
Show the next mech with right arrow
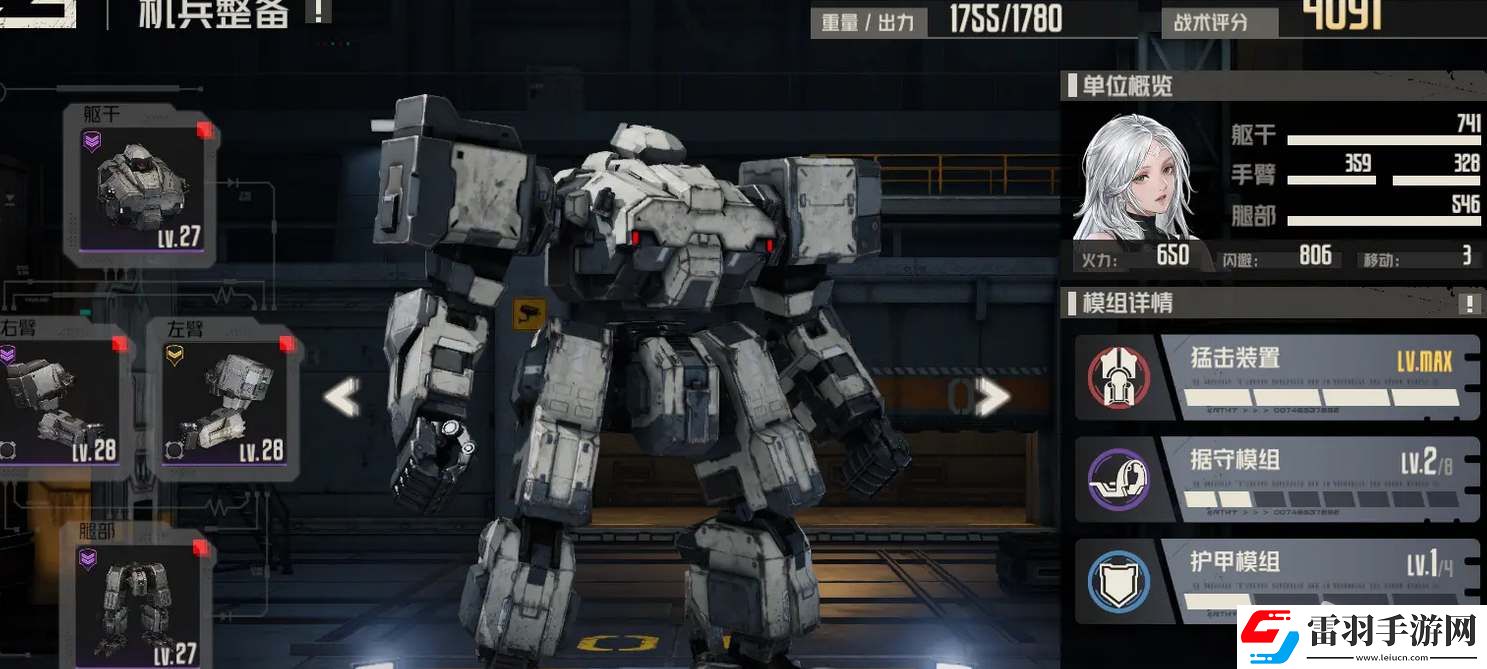click(x=991, y=398)
